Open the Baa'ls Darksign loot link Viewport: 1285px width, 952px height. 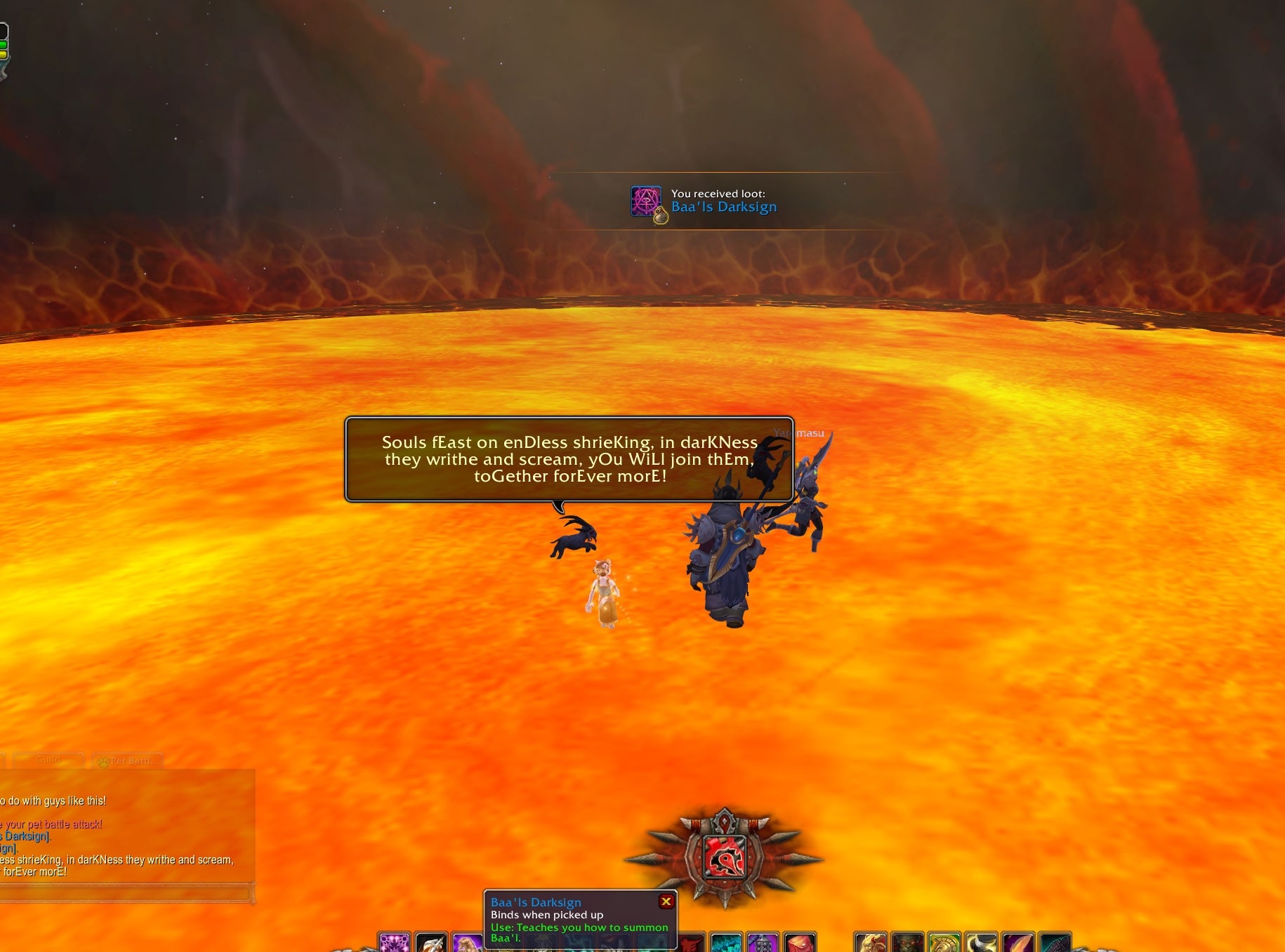pyautogui.click(x=723, y=207)
